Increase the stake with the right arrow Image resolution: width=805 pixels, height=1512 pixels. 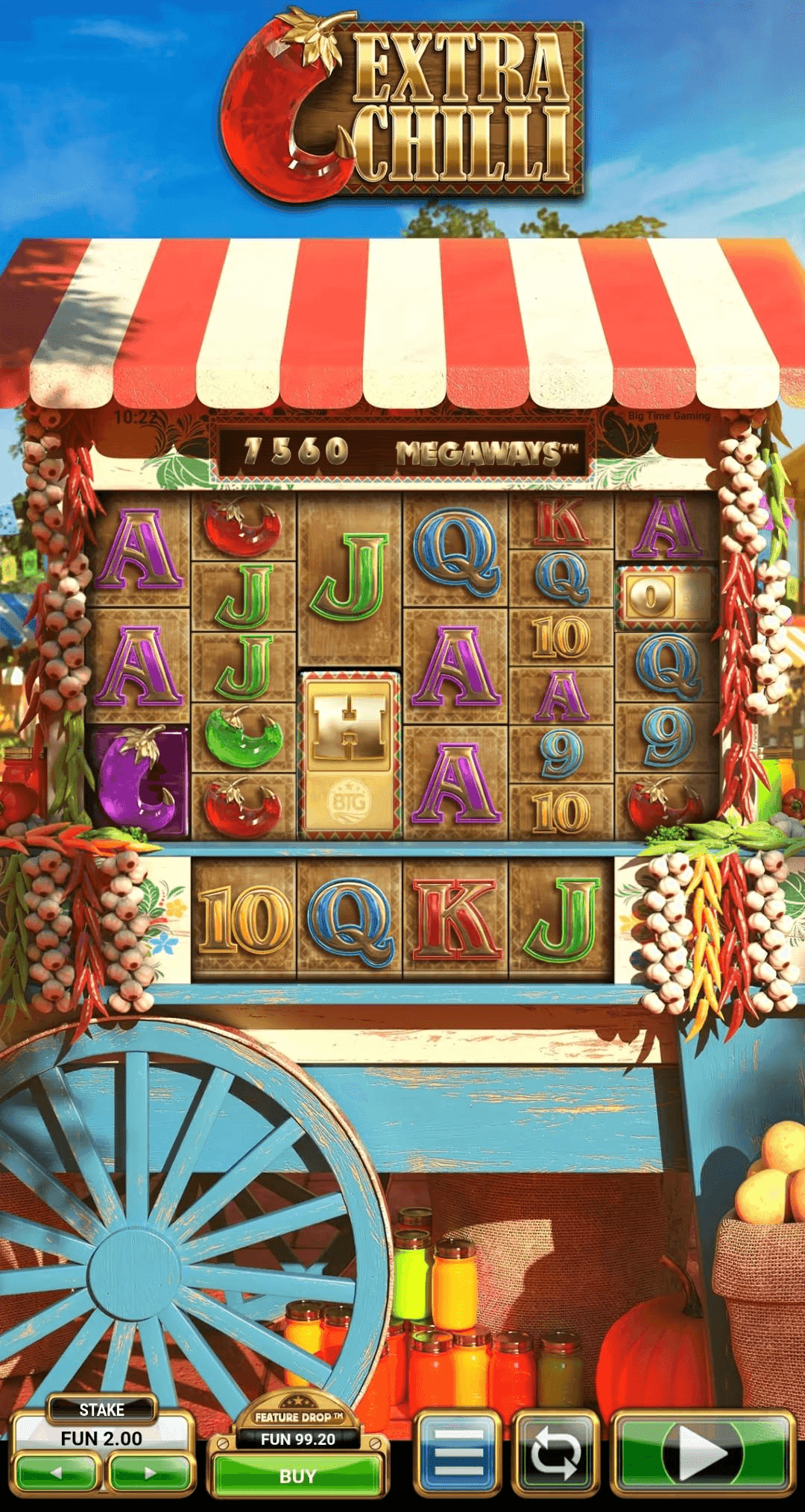150,1473
